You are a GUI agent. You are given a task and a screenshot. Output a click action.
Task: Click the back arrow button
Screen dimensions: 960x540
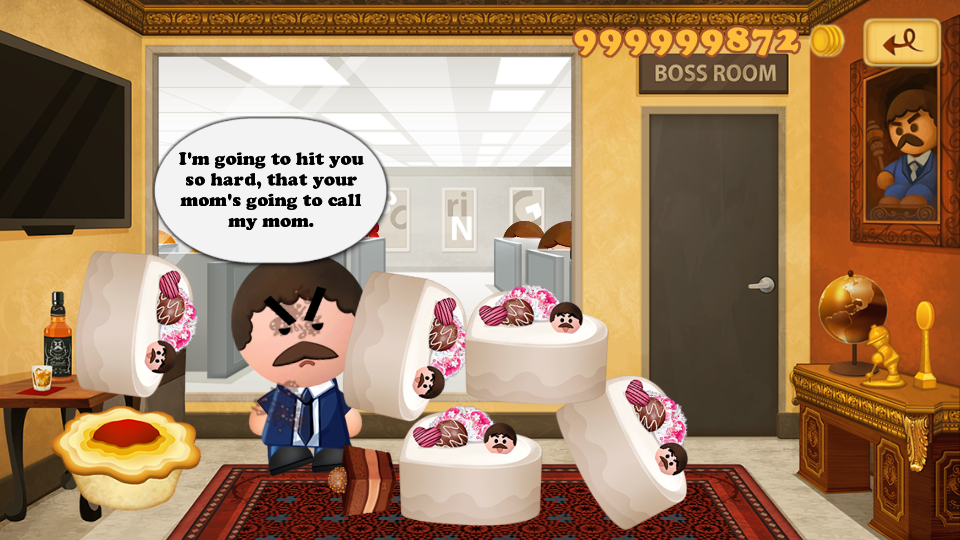coord(902,42)
